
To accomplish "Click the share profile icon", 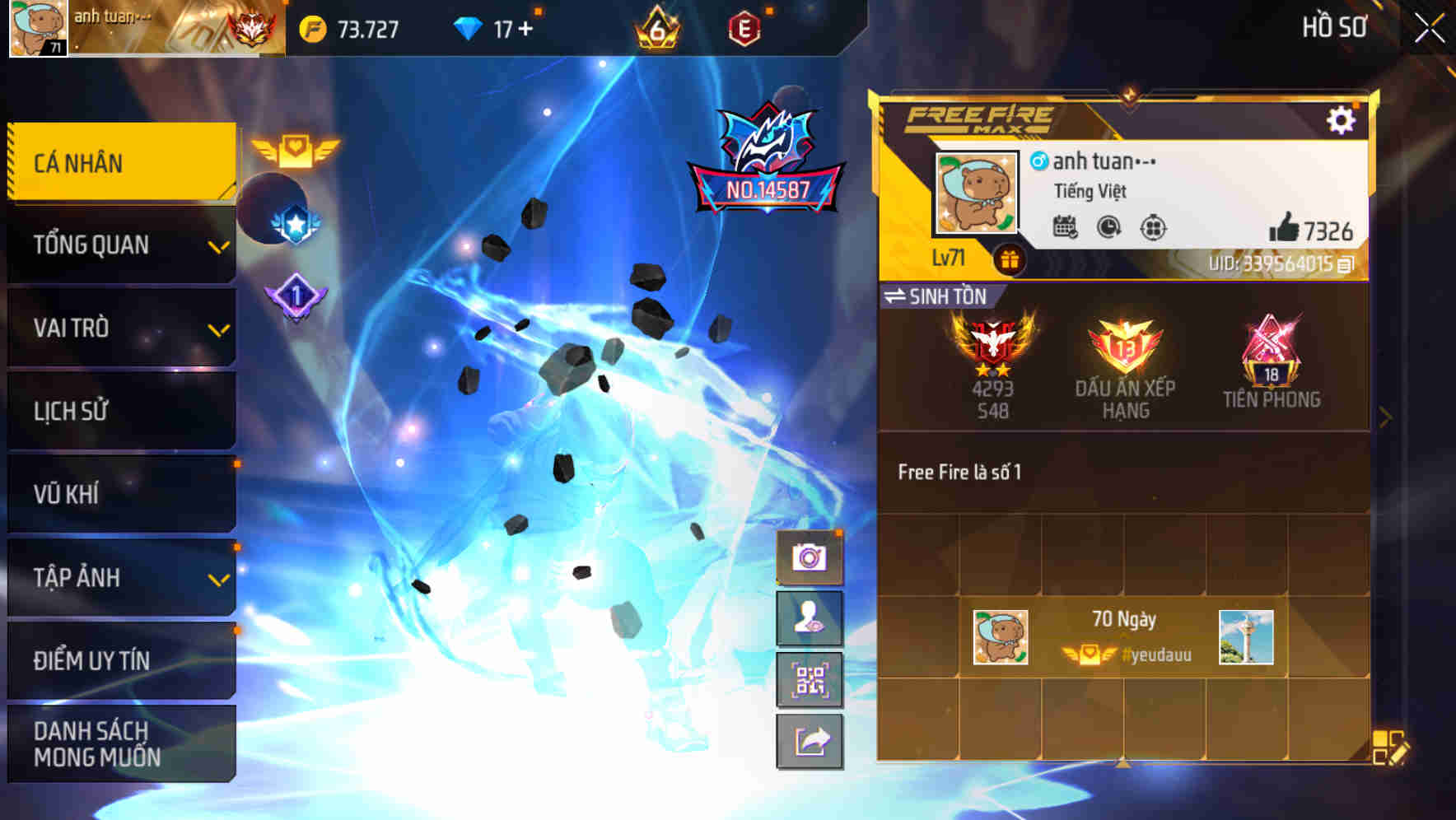I will [x=808, y=742].
